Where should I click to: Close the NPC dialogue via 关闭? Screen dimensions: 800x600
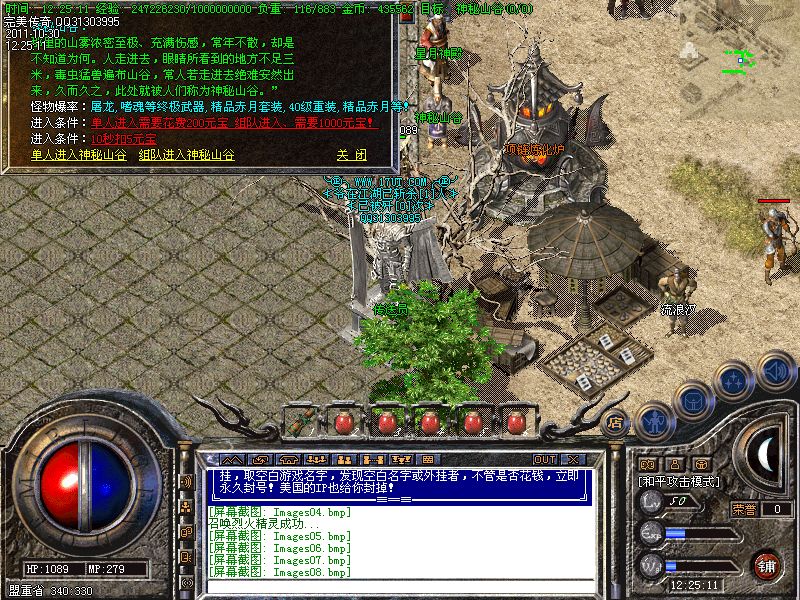(x=351, y=155)
